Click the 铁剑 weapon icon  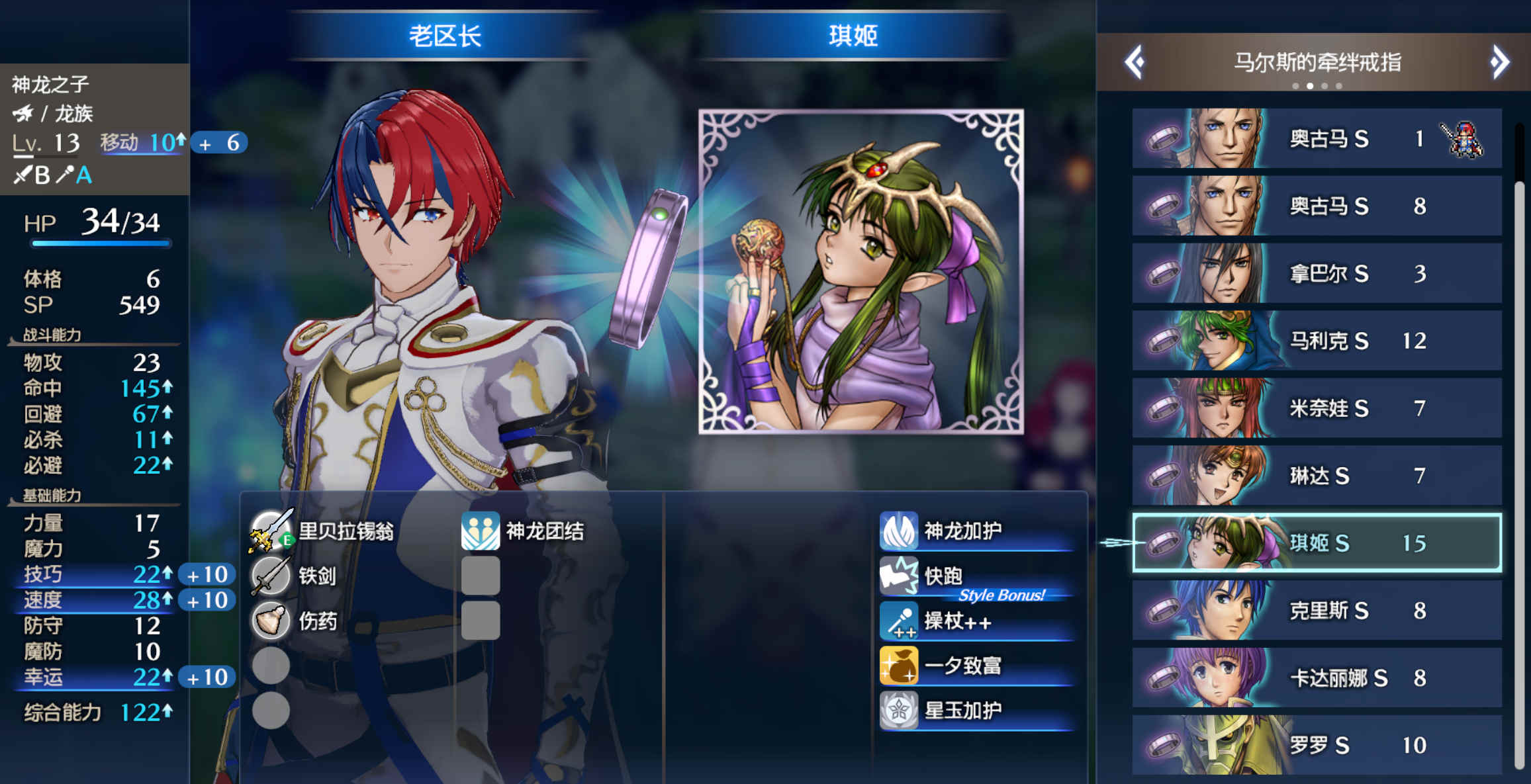point(270,576)
